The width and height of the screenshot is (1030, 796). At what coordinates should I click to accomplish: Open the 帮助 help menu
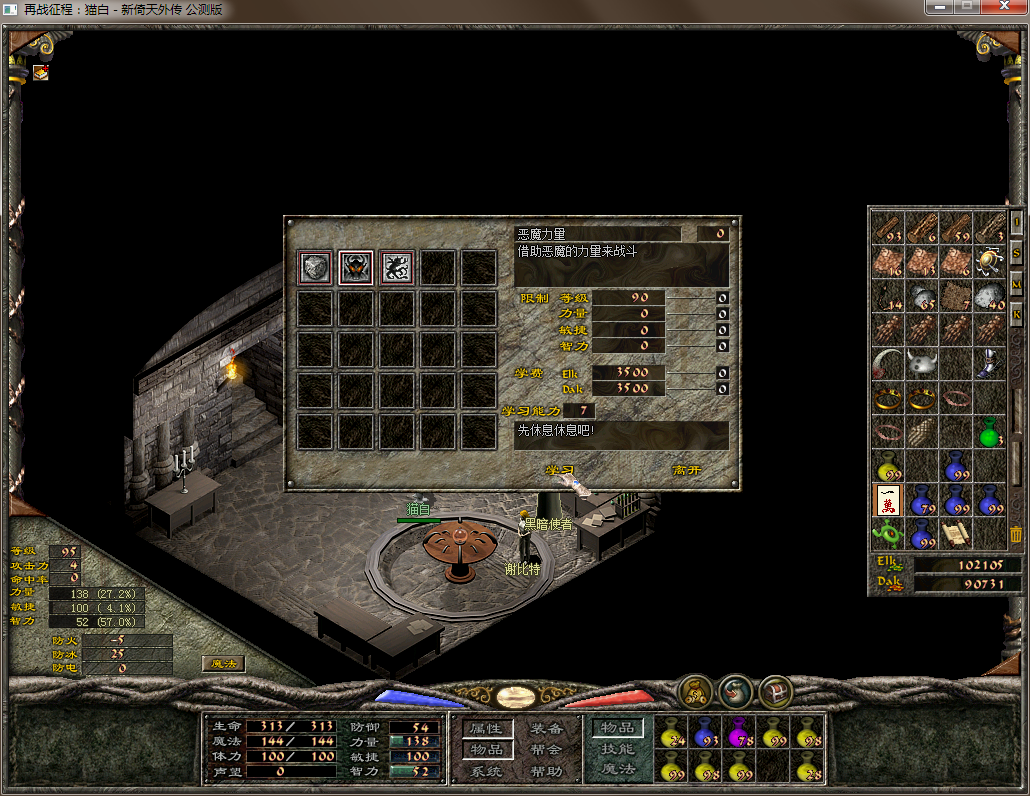[547, 771]
